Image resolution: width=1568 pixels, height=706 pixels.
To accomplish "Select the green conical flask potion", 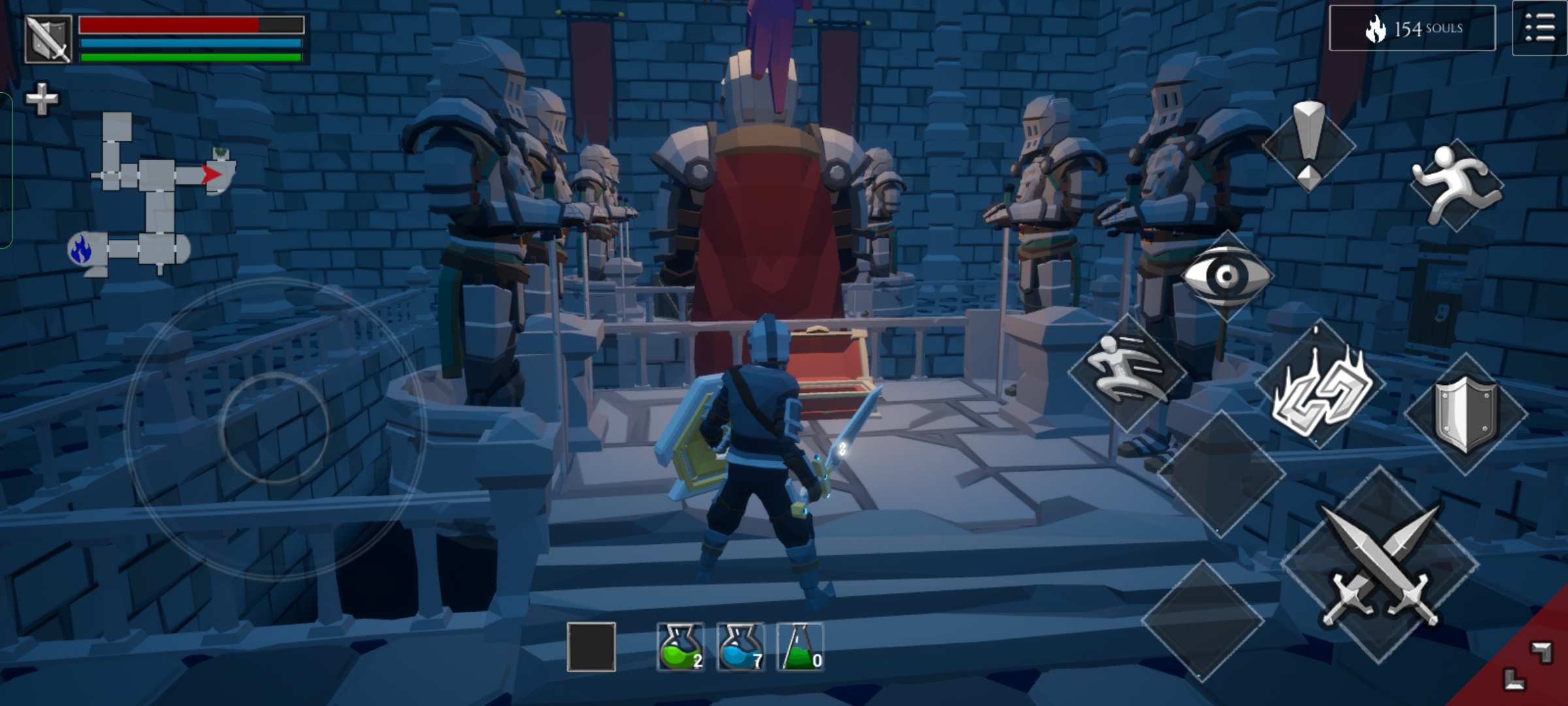I will click(800, 647).
